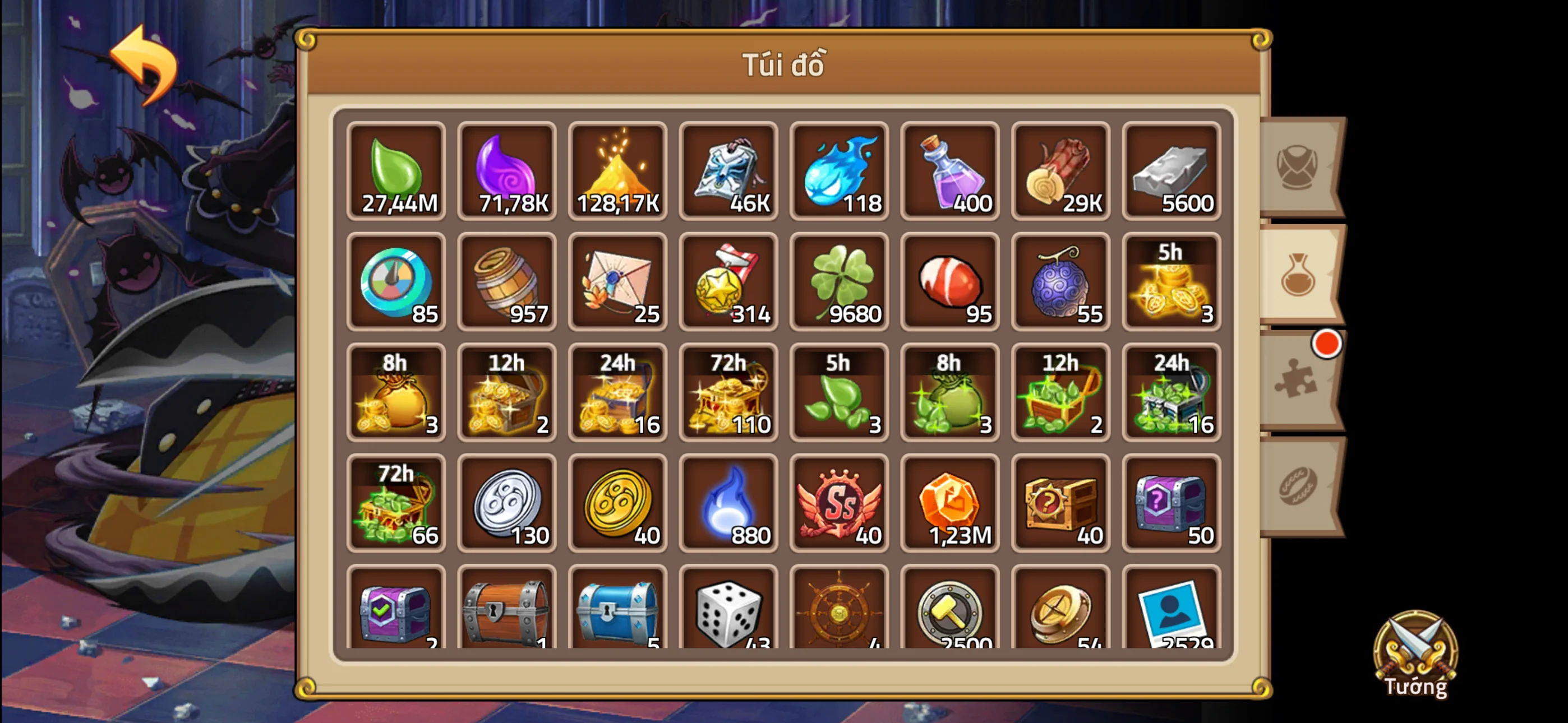Select the 72h green gem chest with 66
This screenshot has height=723, width=1568.
396,504
